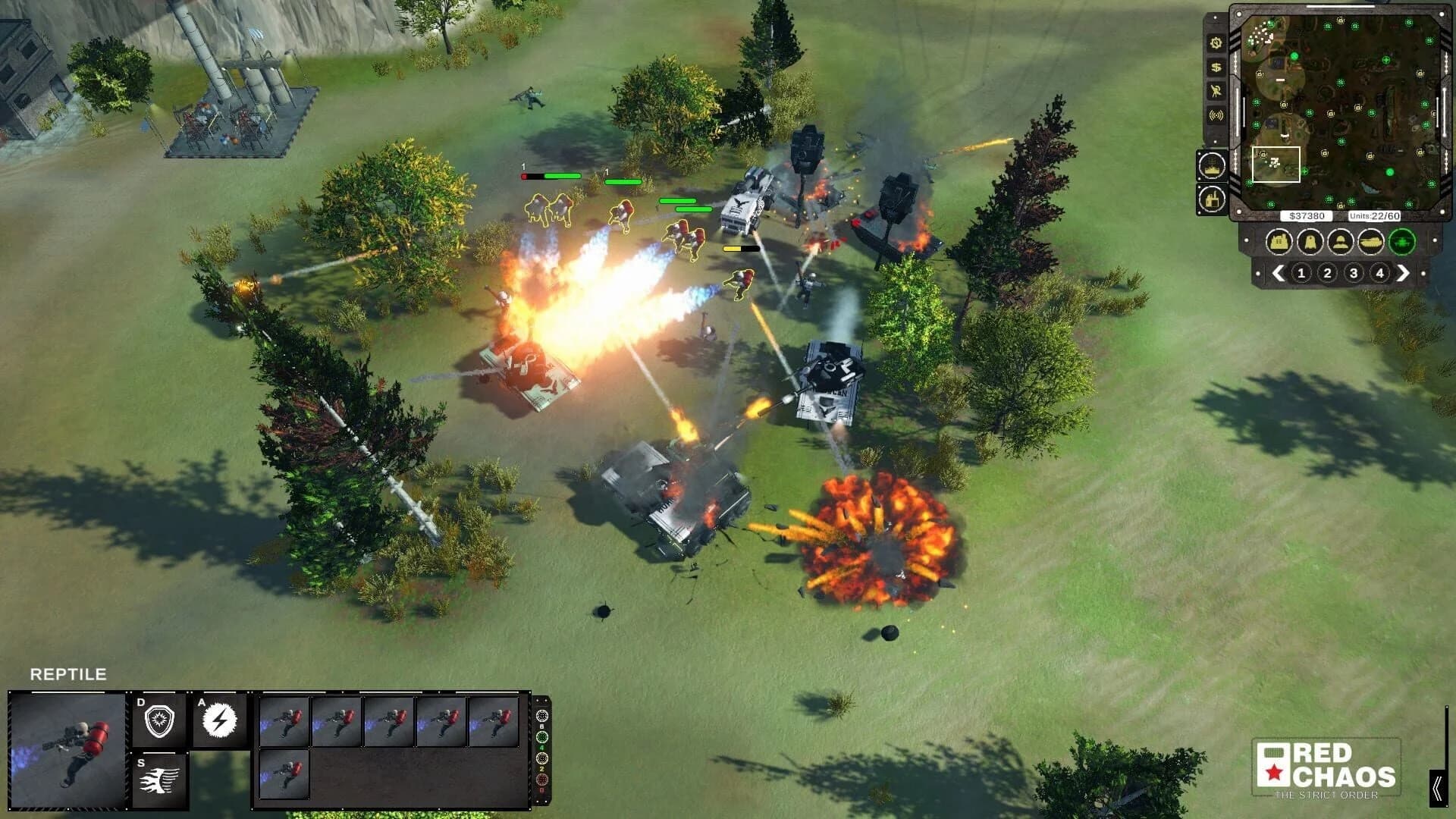Open the settings gear on the minimap sidebar
Image resolution: width=1456 pixels, height=819 pixels.
point(1215,44)
